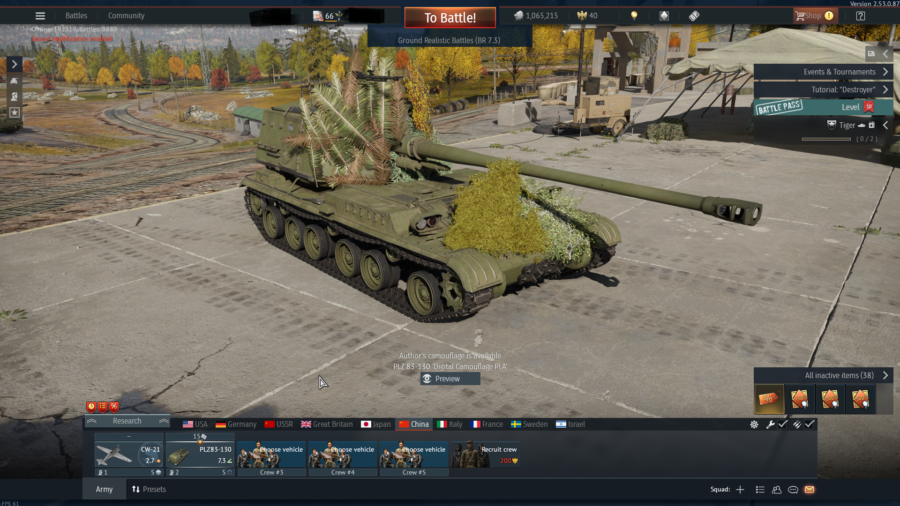Open the Battles menu
Image resolution: width=900 pixels, height=506 pixels.
tap(76, 16)
